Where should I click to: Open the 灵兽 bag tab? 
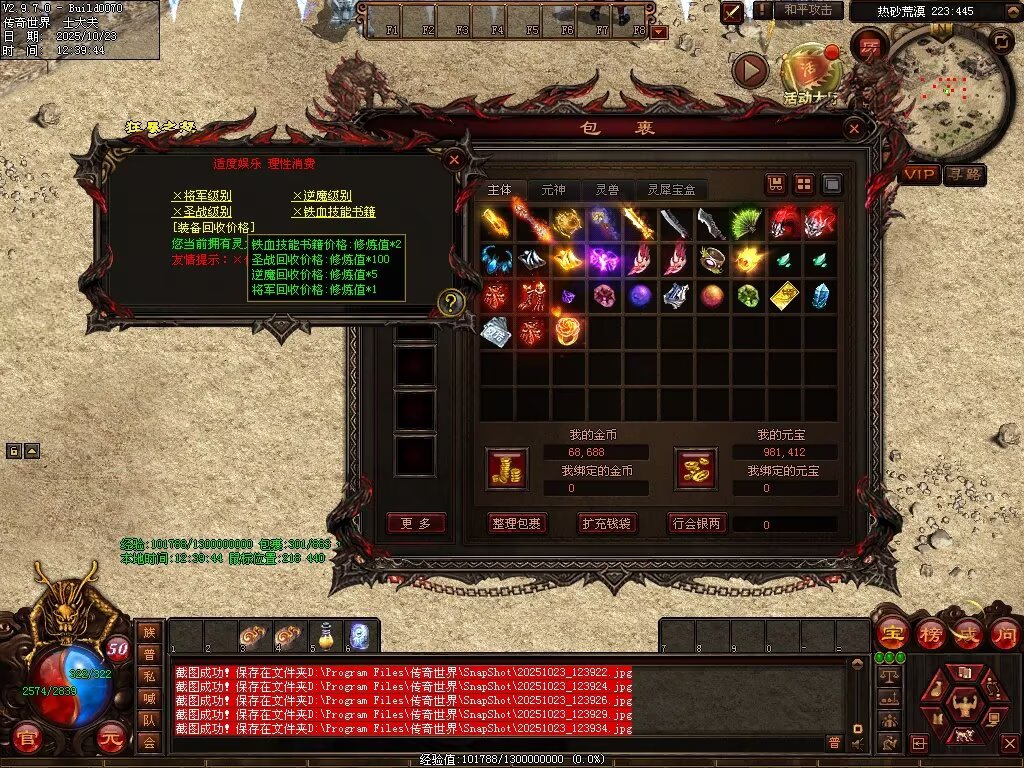(x=607, y=189)
